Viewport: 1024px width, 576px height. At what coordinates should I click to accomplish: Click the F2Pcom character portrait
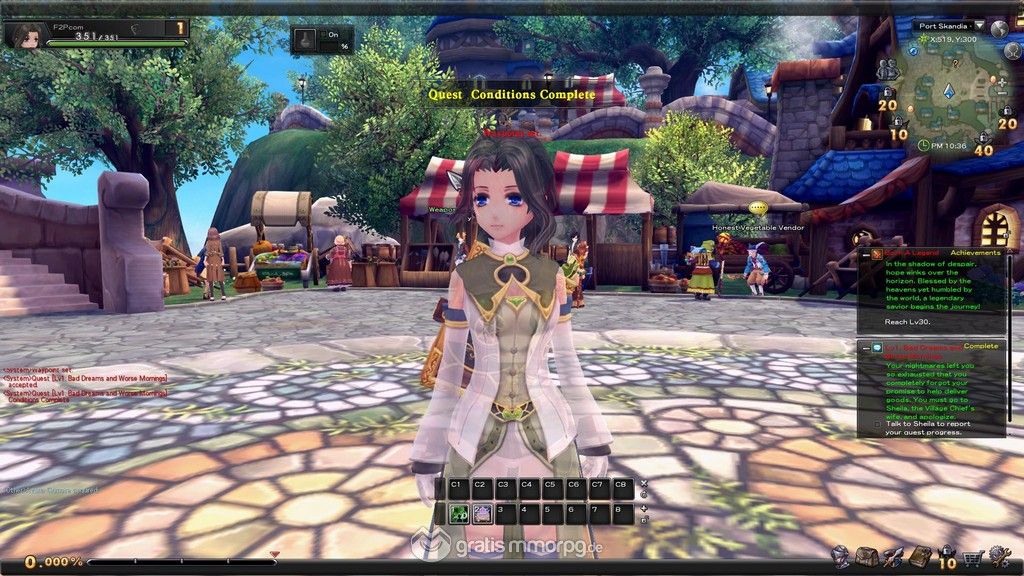(x=20, y=34)
